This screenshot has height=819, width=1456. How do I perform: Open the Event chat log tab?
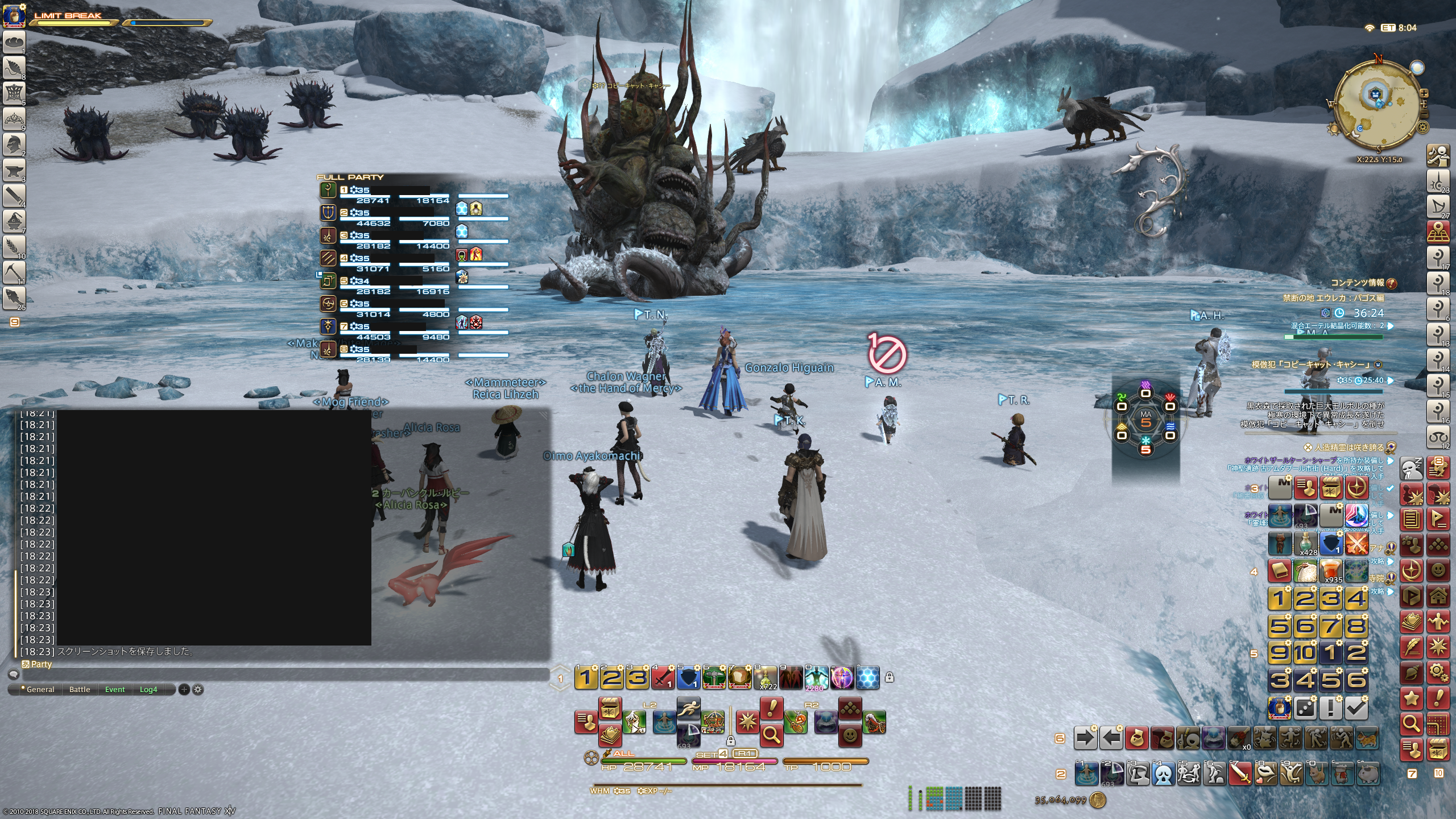tap(115, 689)
